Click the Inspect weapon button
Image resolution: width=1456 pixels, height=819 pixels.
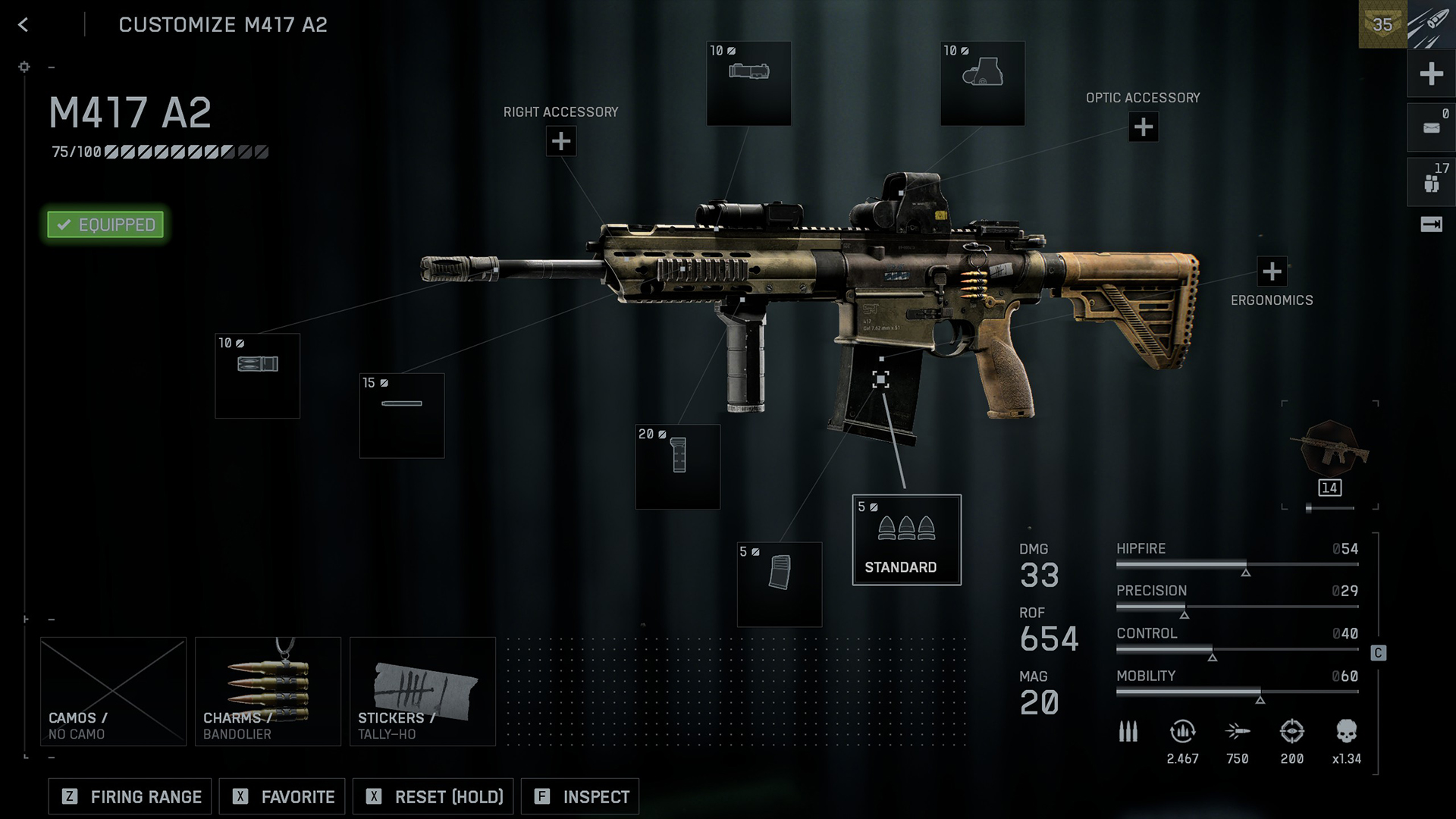(x=580, y=797)
